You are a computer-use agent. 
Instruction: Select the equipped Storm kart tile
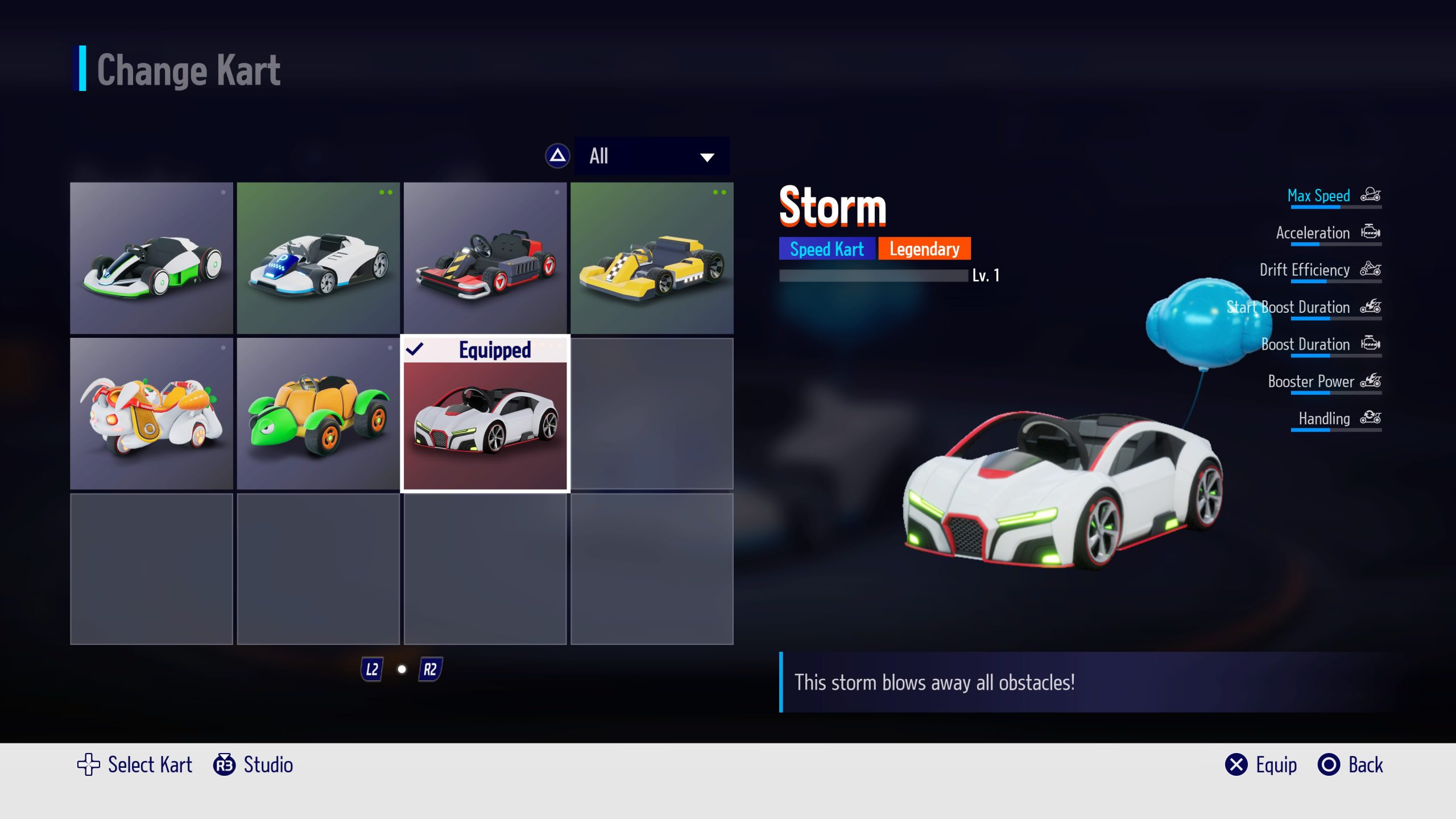485,413
